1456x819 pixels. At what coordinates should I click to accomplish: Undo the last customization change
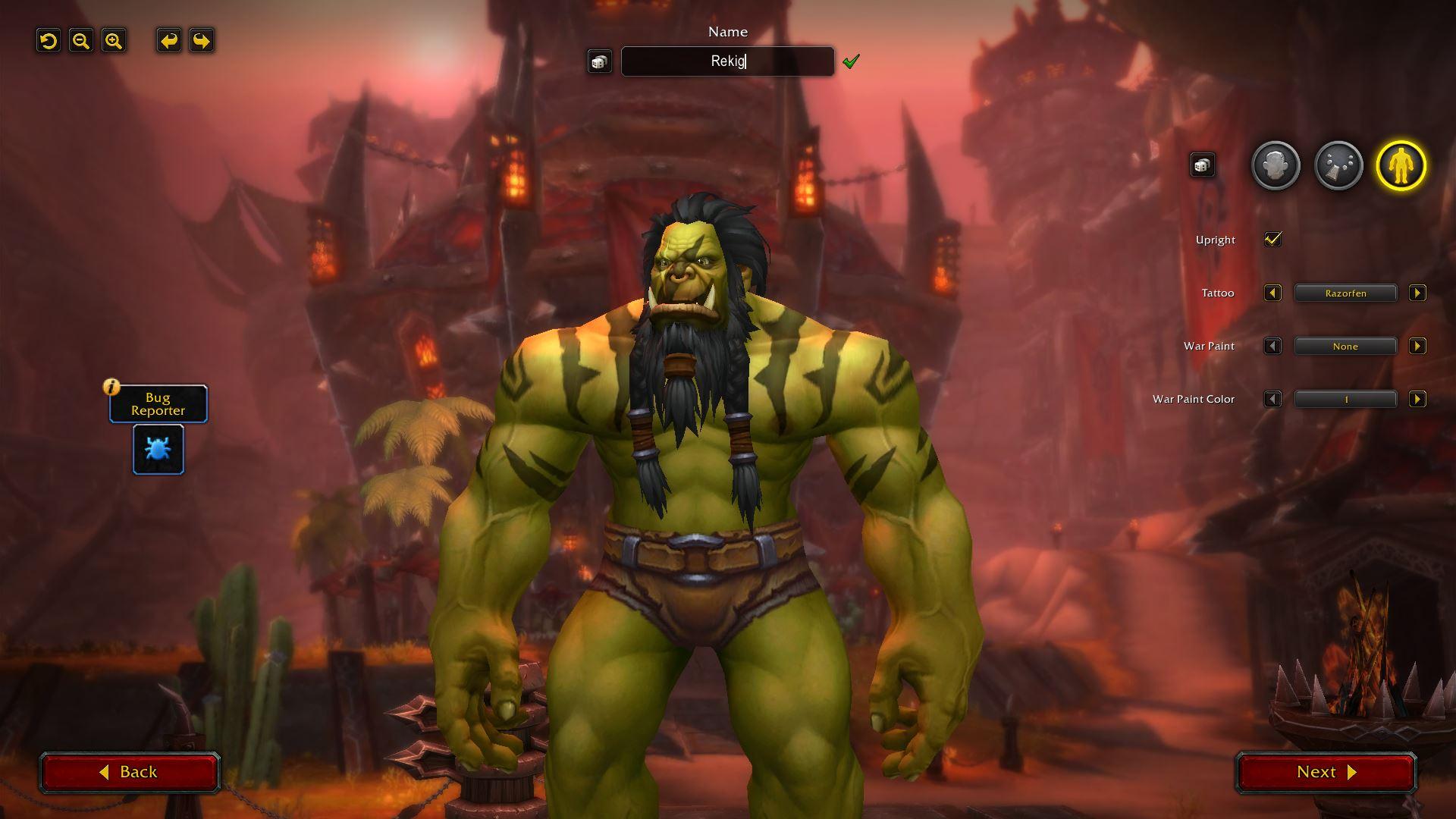(x=168, y=41)
